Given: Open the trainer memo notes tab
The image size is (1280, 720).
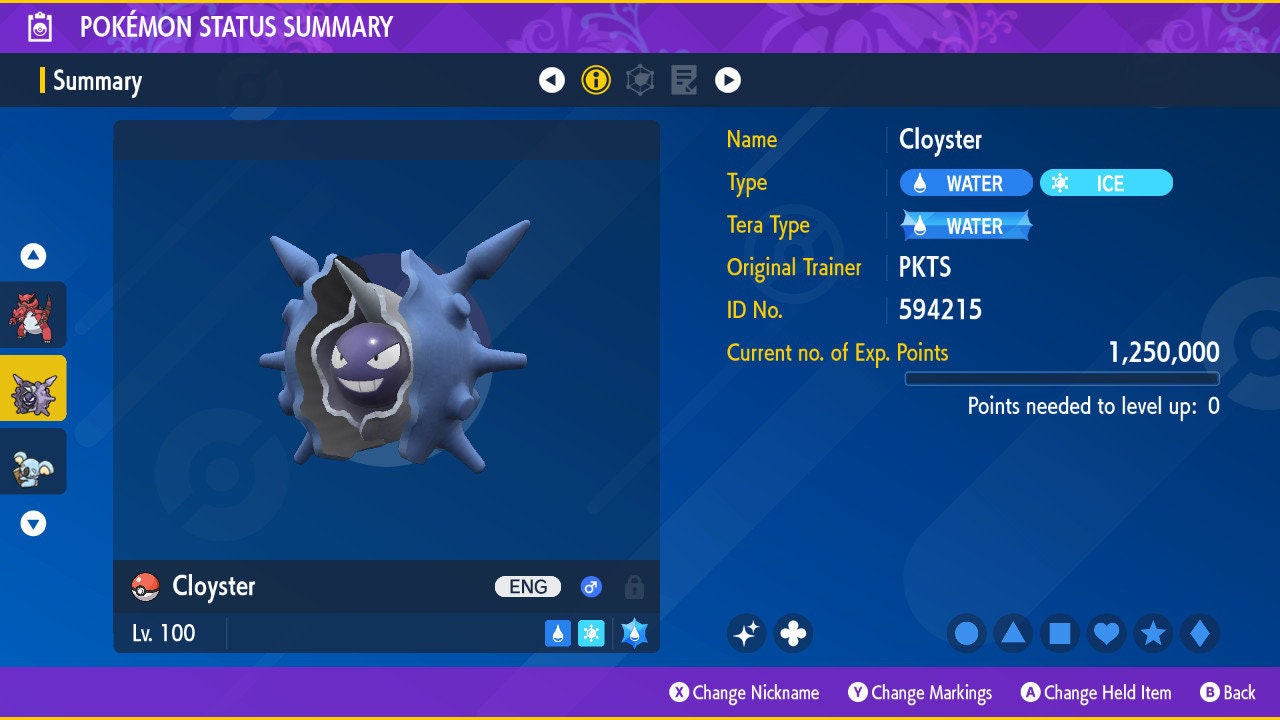Looking at the screenshot, I should pos(684,80).
